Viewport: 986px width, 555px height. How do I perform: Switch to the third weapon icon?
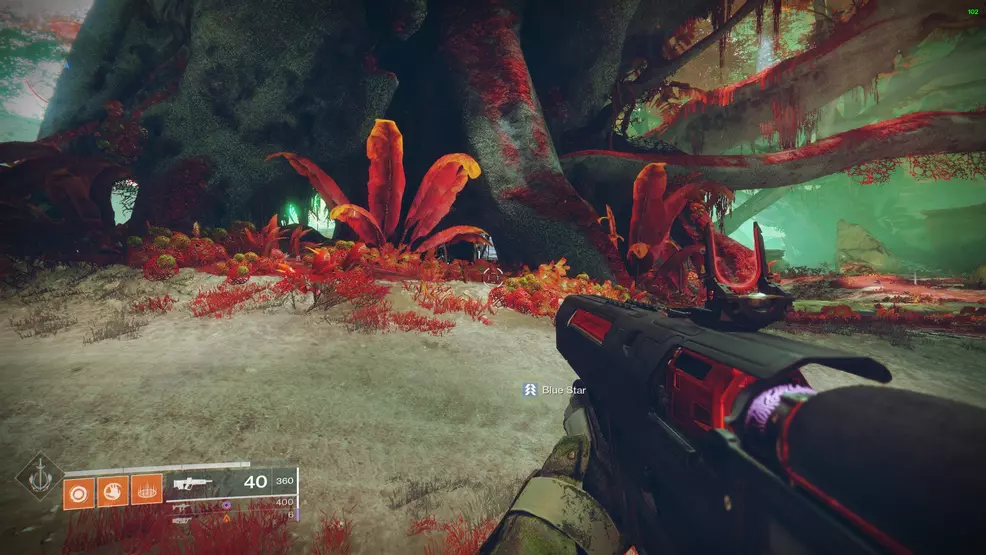(x=182, y=518)
